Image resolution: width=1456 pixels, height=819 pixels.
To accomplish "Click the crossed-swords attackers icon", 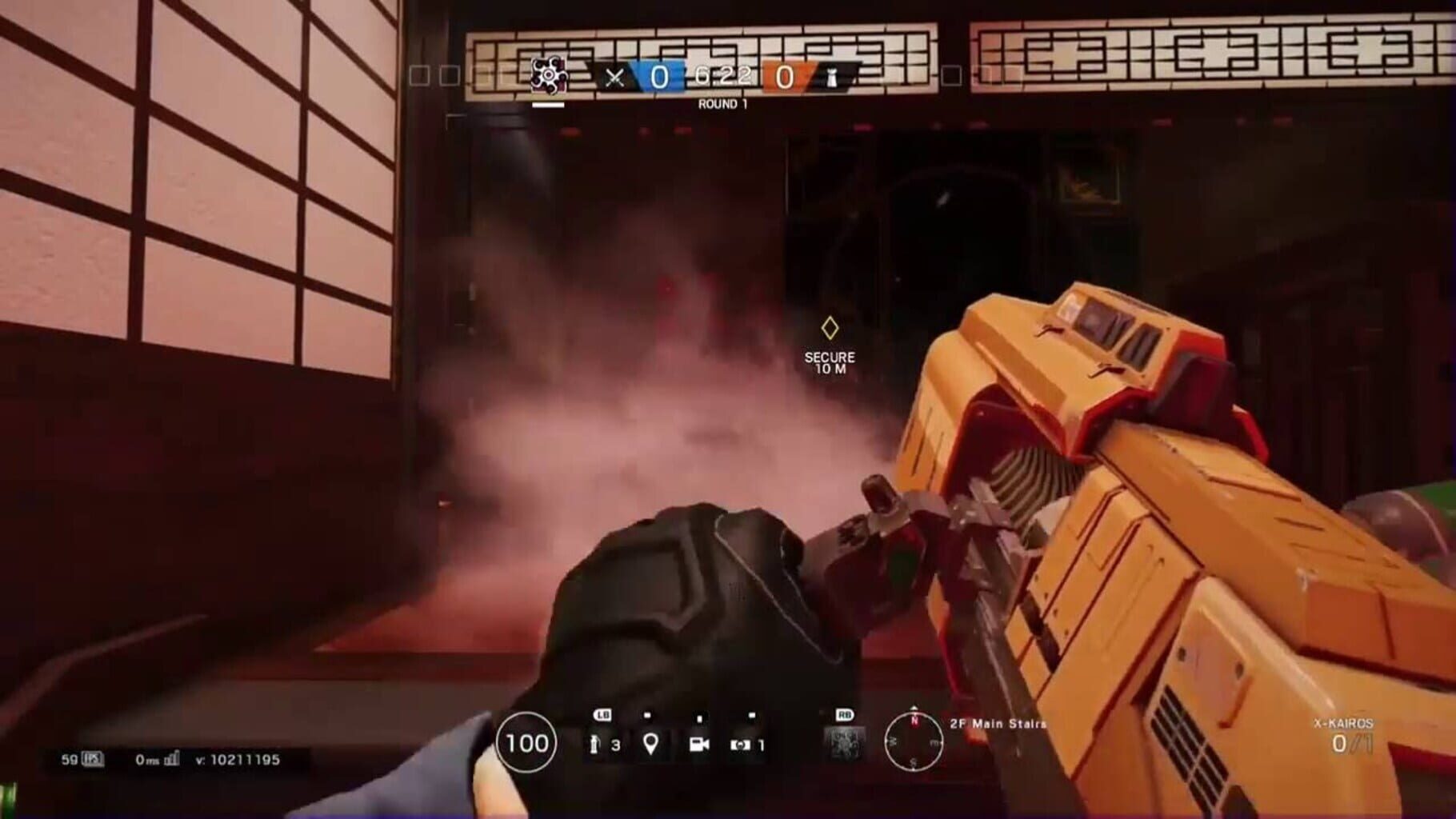I will [x=614, y=77].
